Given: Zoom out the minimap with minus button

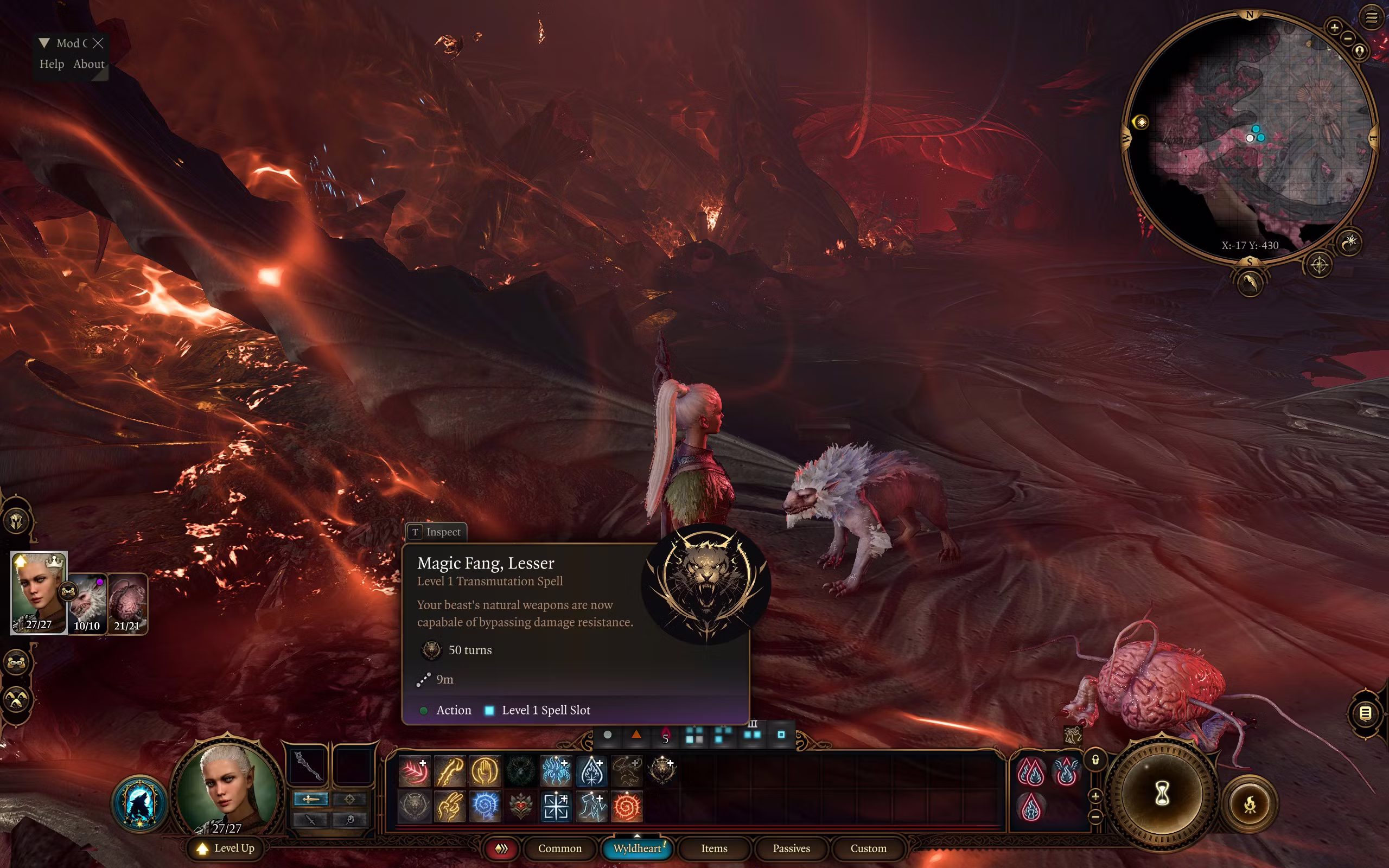Looking at the screenshot, I should tap(1348, 39).
